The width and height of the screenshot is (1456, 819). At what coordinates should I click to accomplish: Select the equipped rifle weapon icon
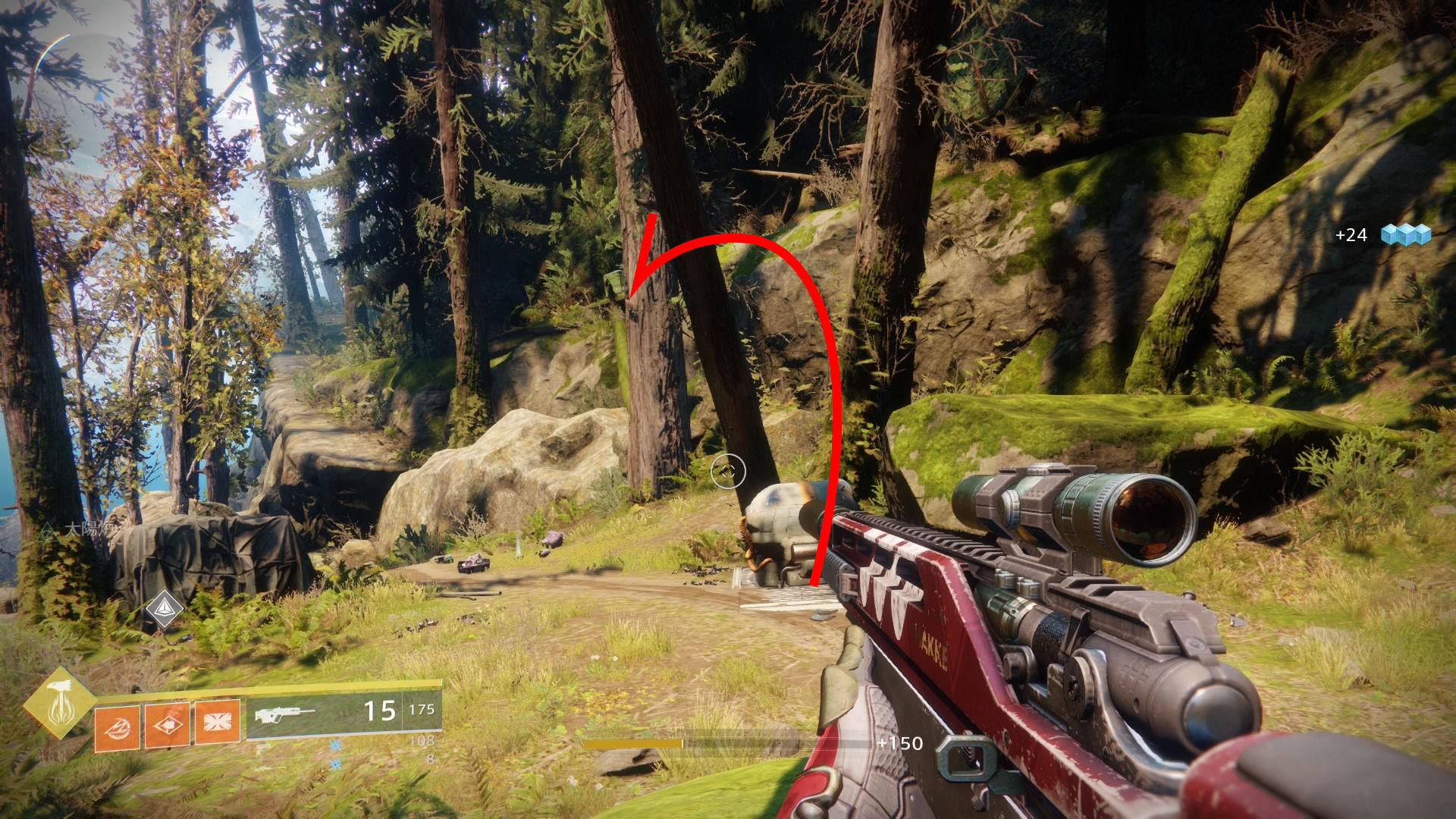click(x=284, y=714)
